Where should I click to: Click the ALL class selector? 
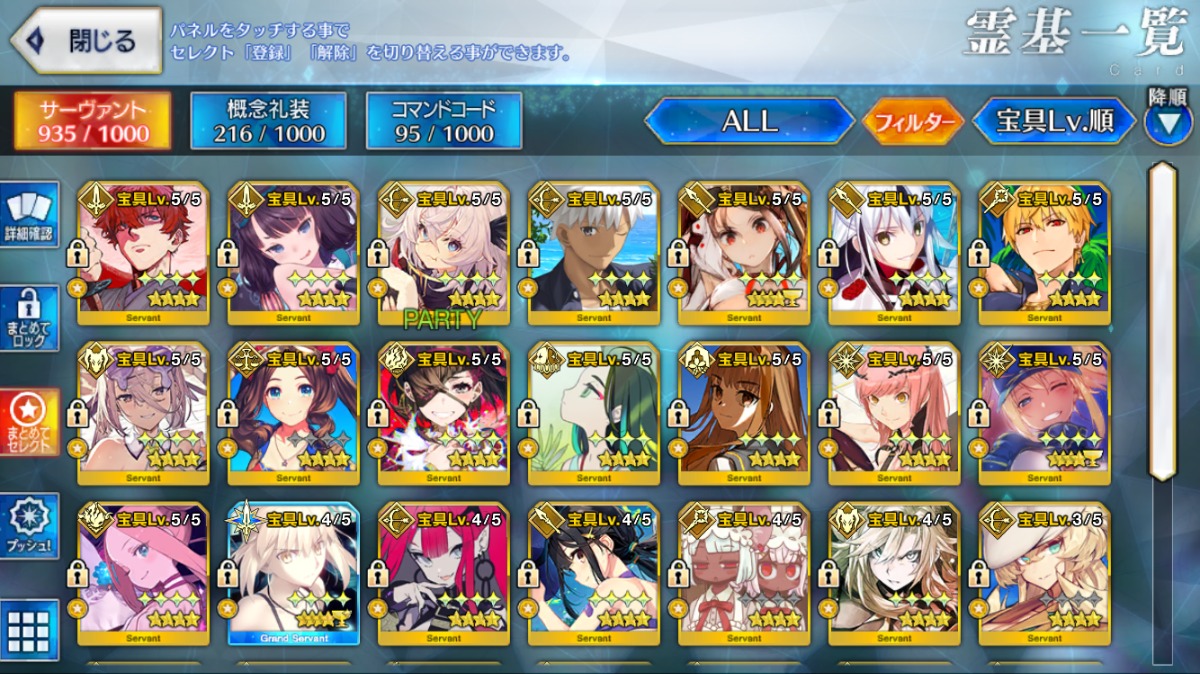click(x=749, y=121)
